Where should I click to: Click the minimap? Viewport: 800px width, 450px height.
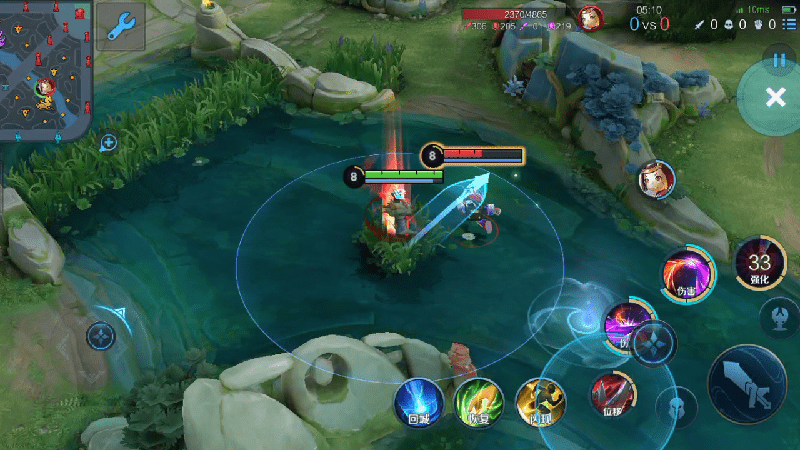[46, 70]
